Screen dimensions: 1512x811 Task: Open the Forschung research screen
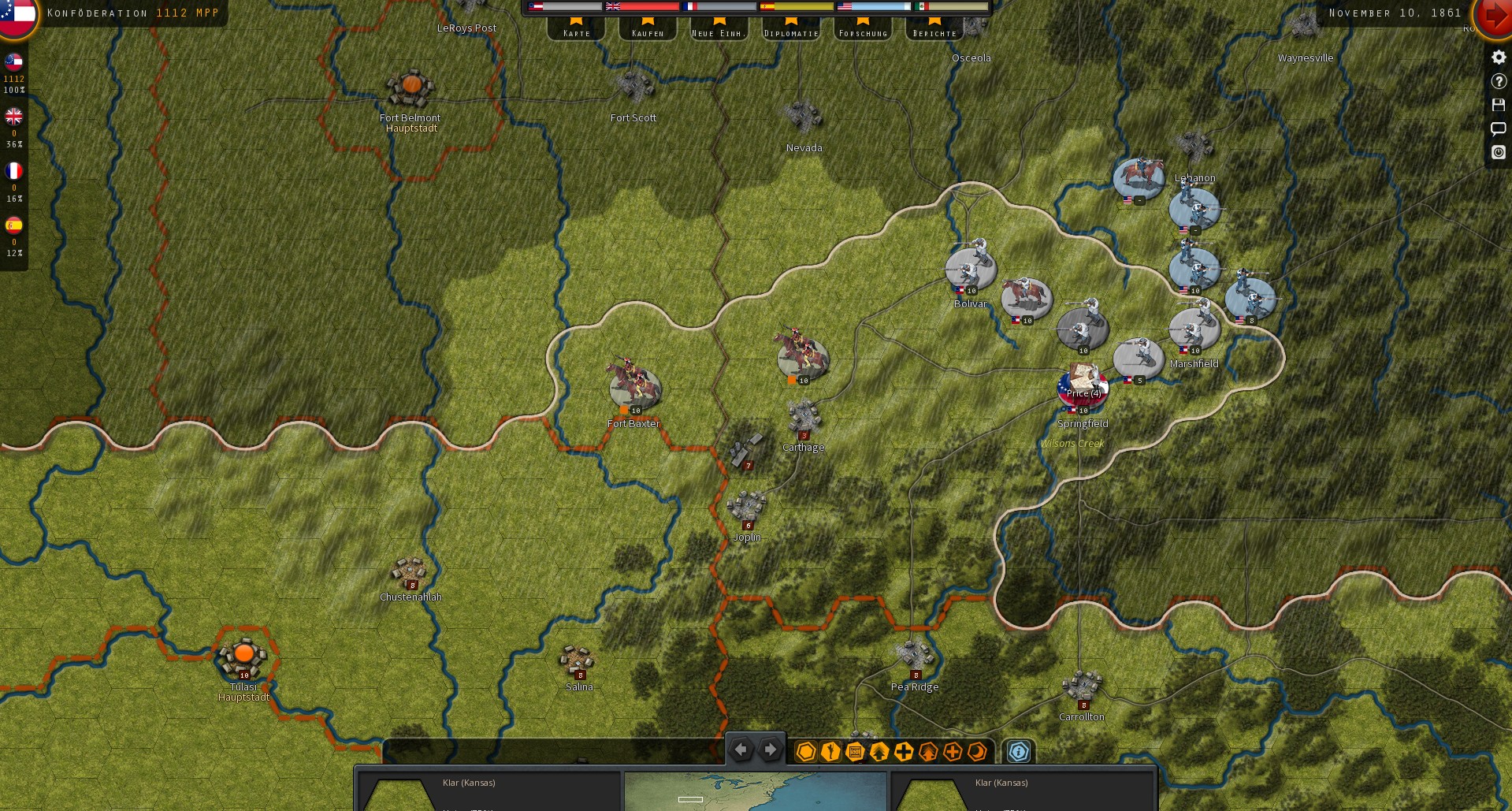tap(863, 30)
